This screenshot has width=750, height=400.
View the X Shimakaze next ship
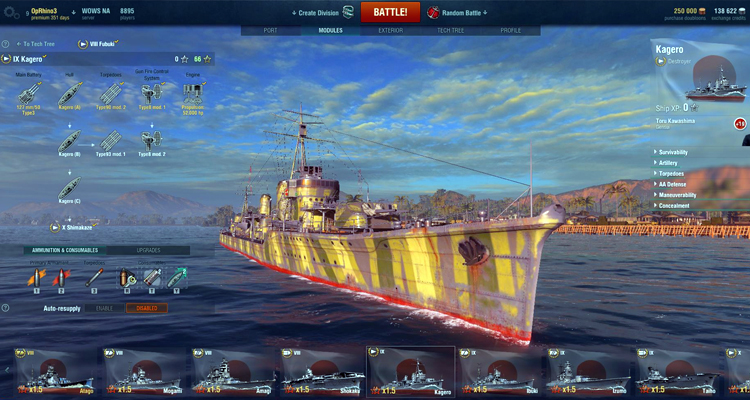point(76,226)
